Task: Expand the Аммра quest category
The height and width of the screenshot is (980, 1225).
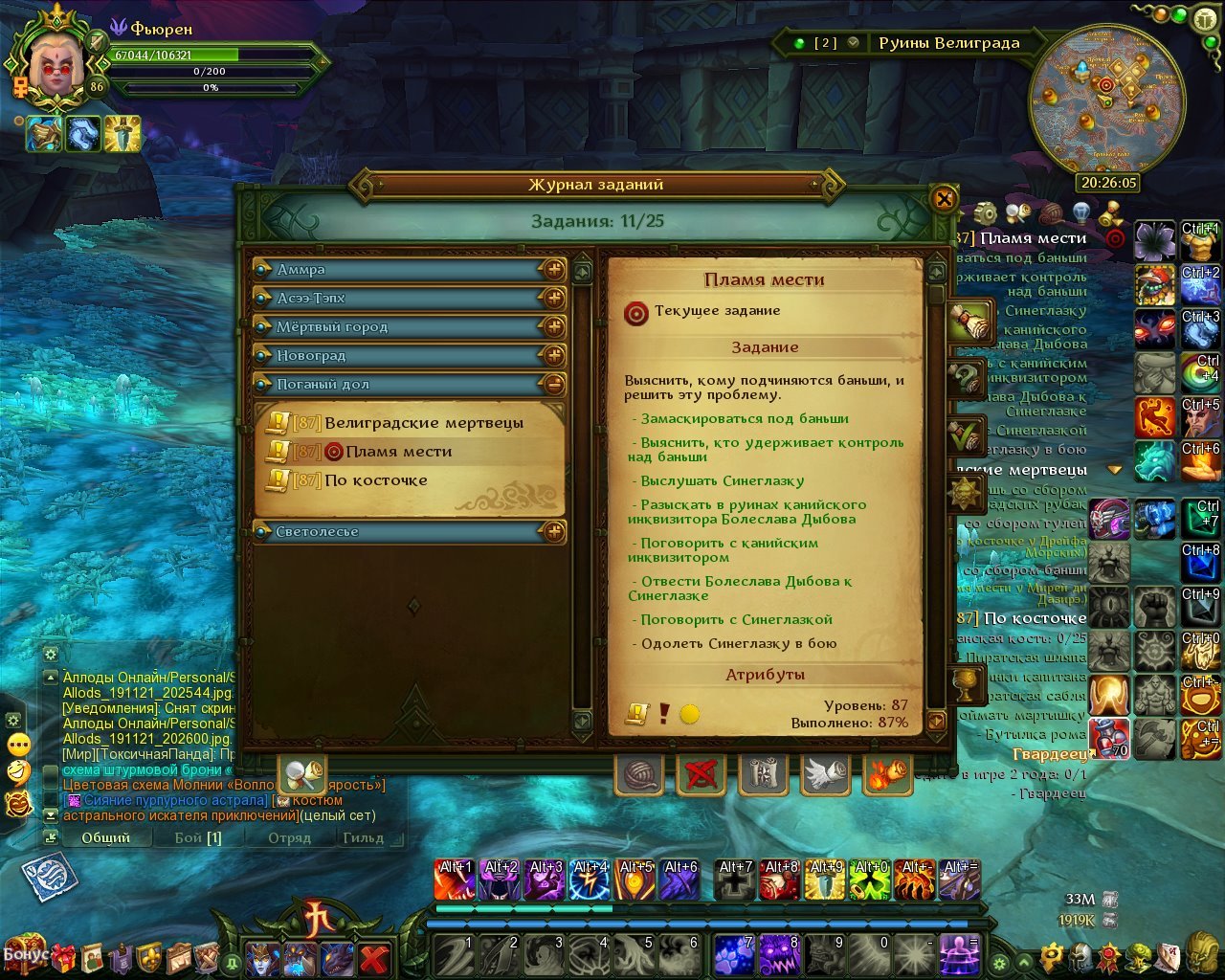Action: pos(554,270)
